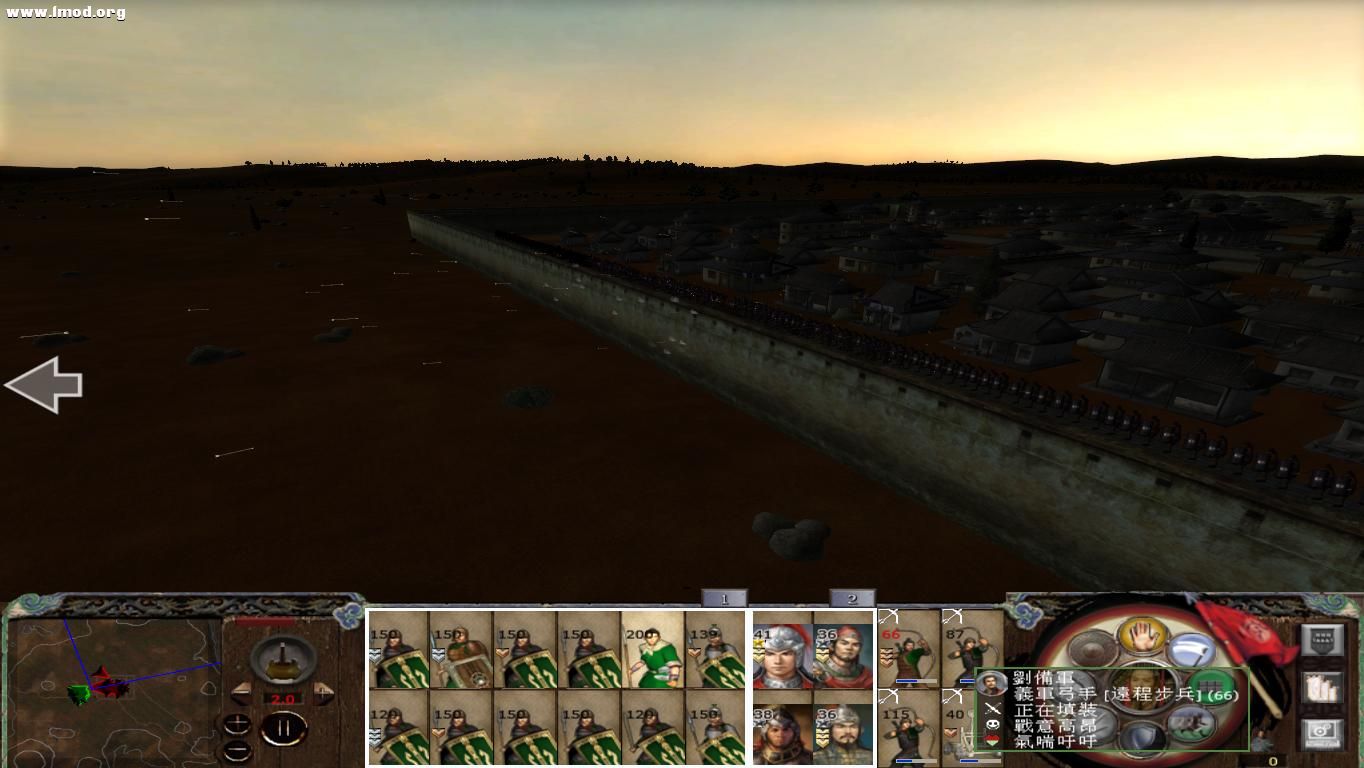This screenshot has height=768, width=1364.
Task: Withdraw the unit using the running horse icon
Action: [x=1192, y=724]
